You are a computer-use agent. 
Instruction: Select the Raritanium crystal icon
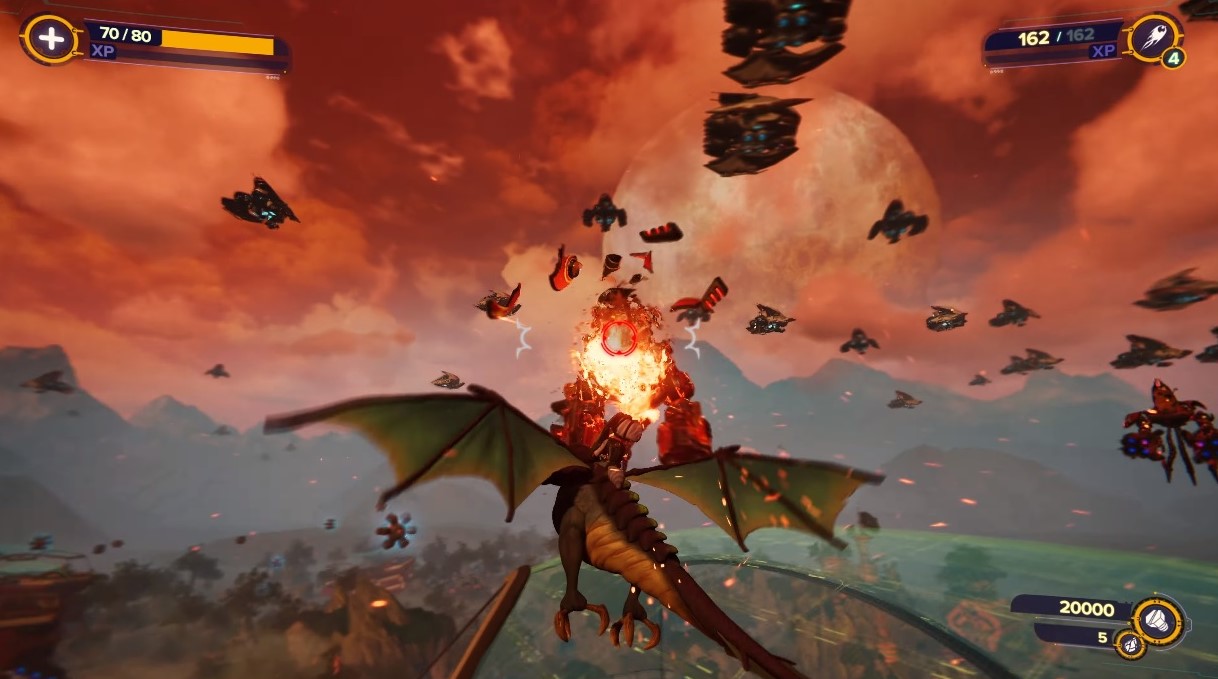[x=1129, y=644]
